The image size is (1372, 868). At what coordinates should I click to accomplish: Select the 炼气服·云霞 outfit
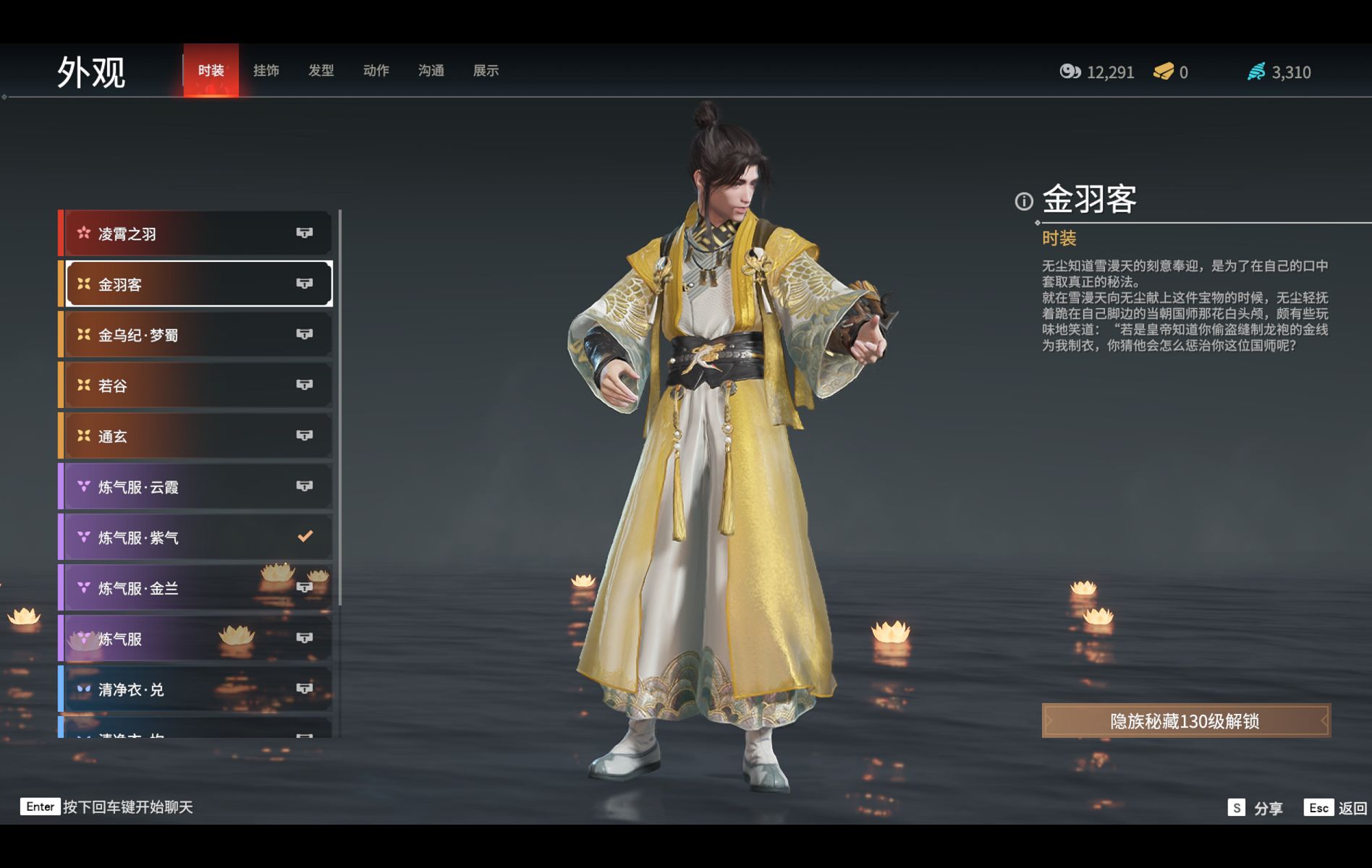click(197, 487)
